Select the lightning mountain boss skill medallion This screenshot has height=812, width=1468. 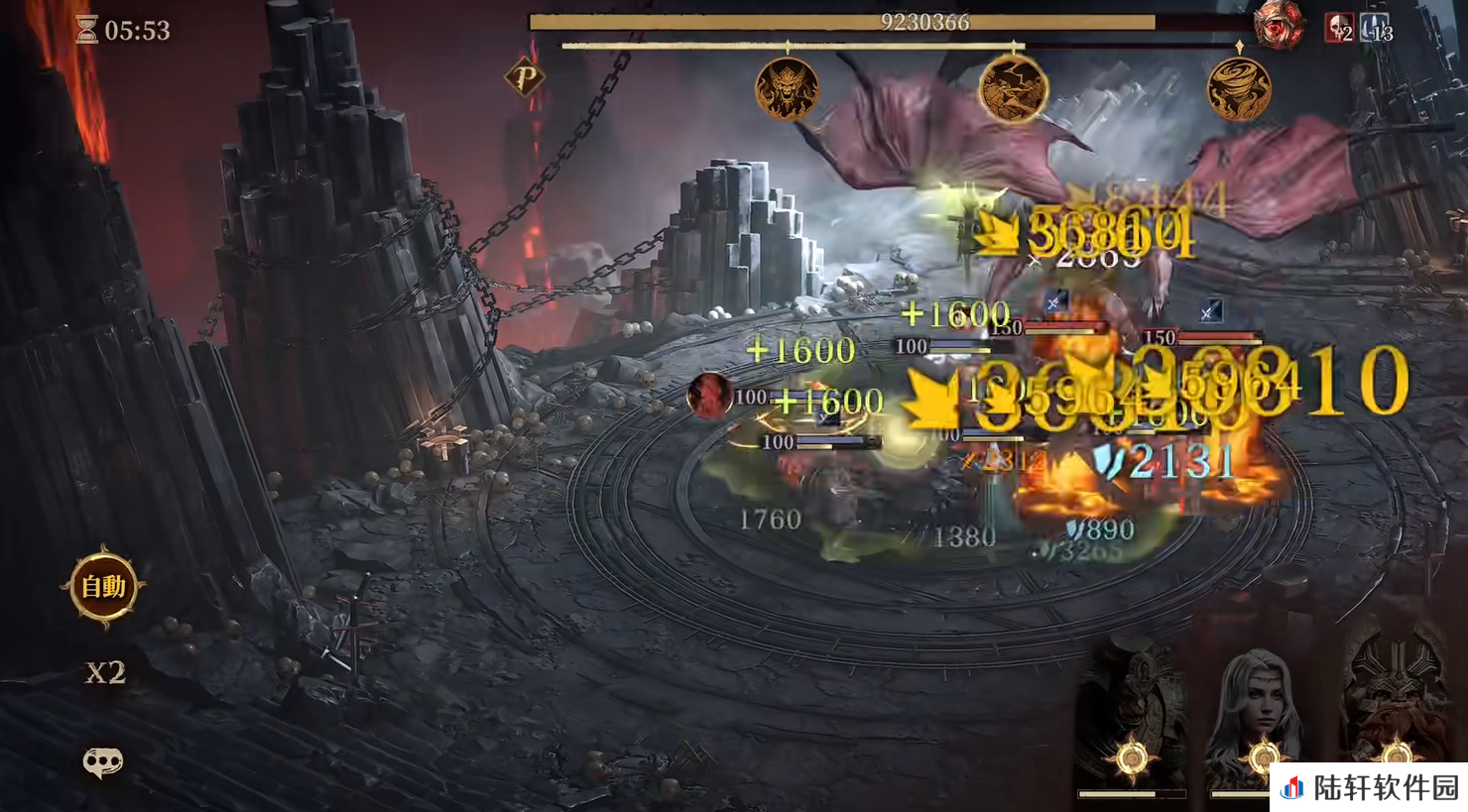click(x=1013, y=90)
